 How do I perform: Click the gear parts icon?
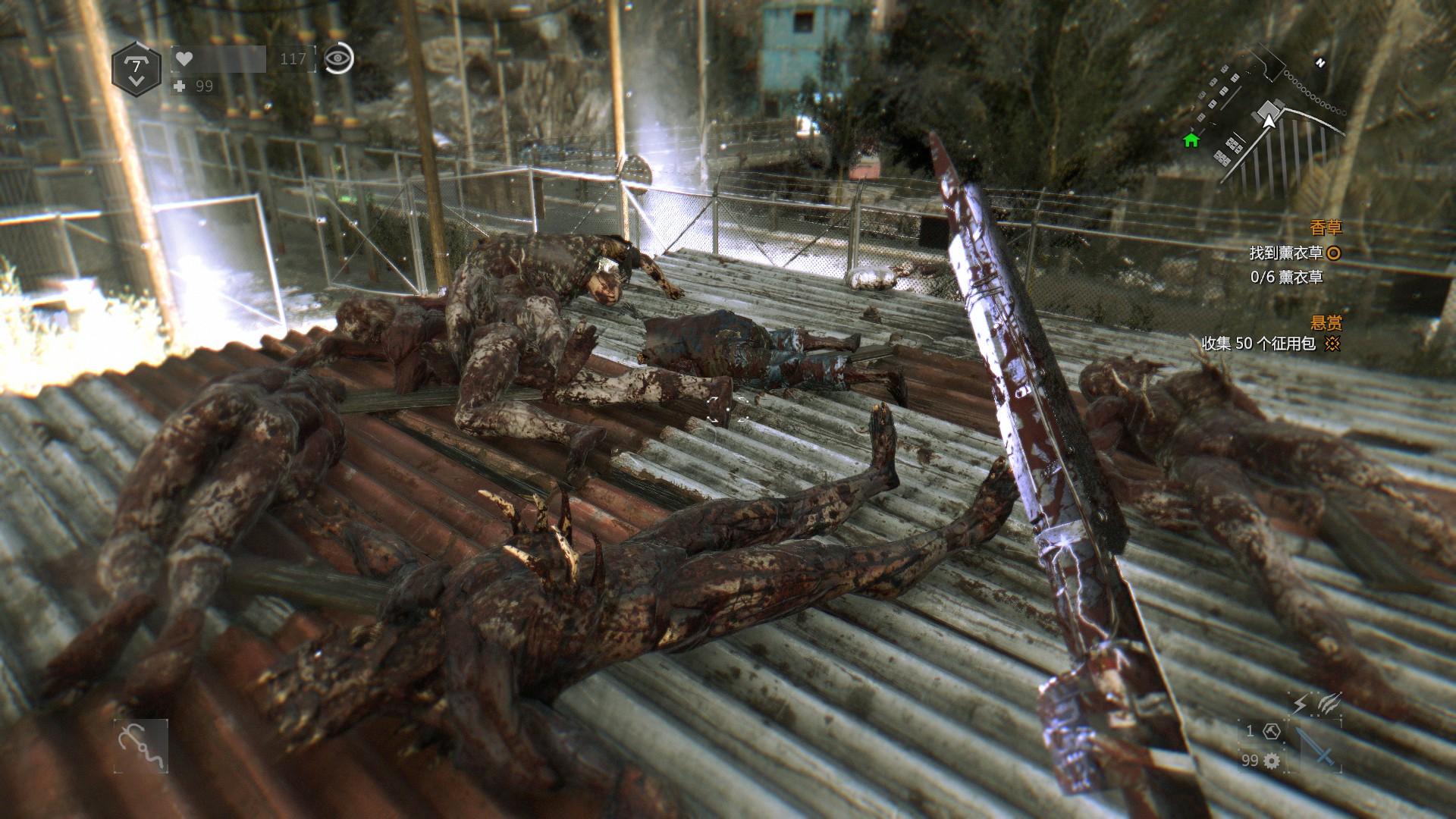1272,760
